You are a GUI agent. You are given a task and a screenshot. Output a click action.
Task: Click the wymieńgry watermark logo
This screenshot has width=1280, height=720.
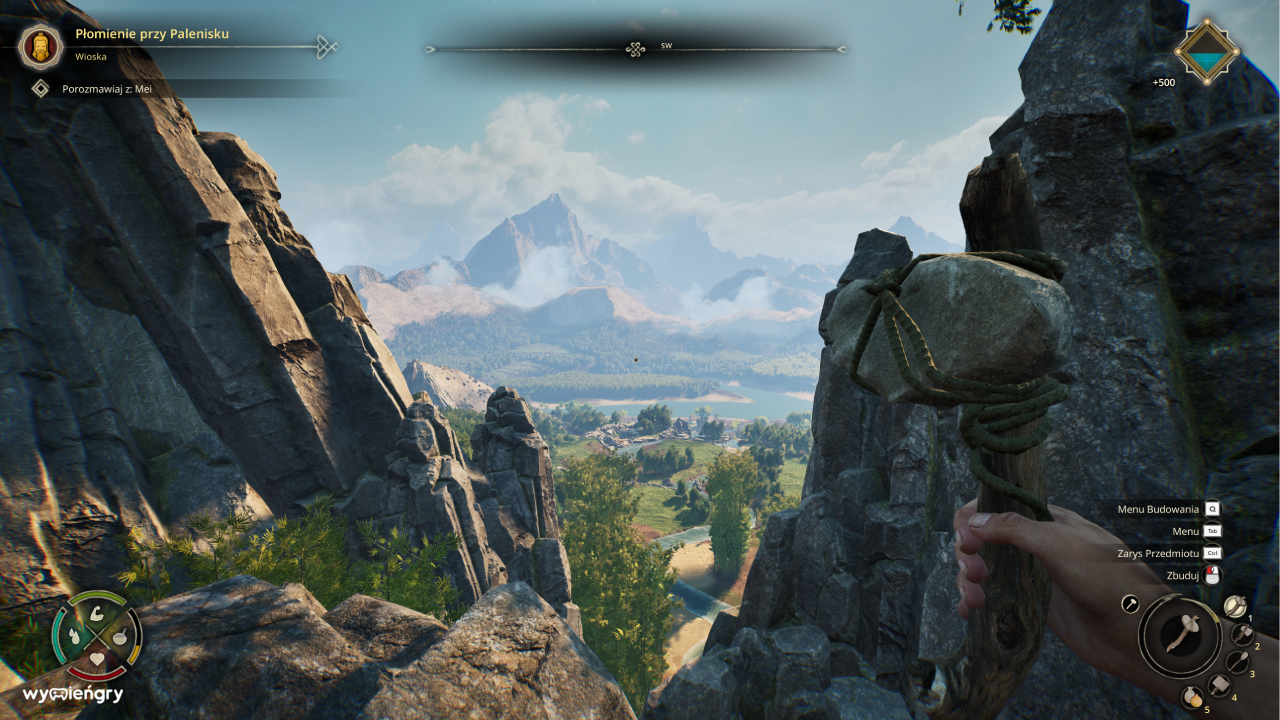pyautogui.click(x=73, y=694)
